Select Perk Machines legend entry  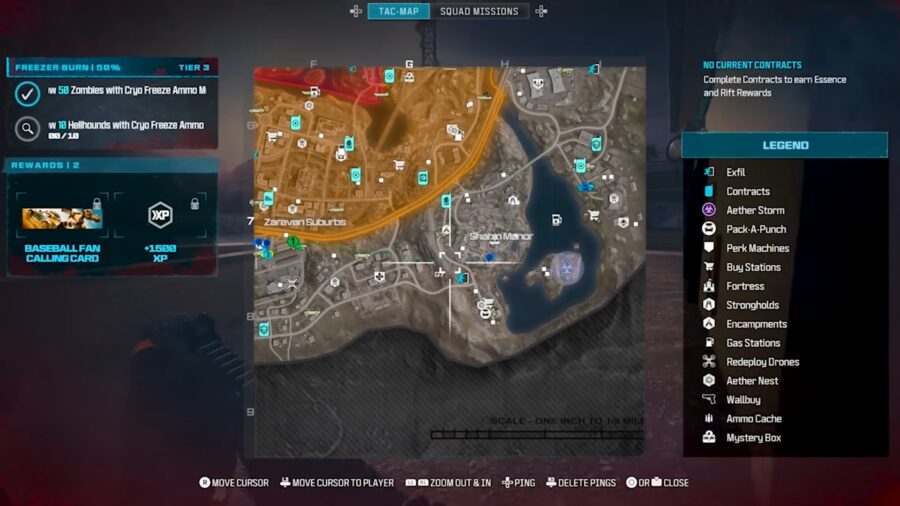tap(757, 248)
